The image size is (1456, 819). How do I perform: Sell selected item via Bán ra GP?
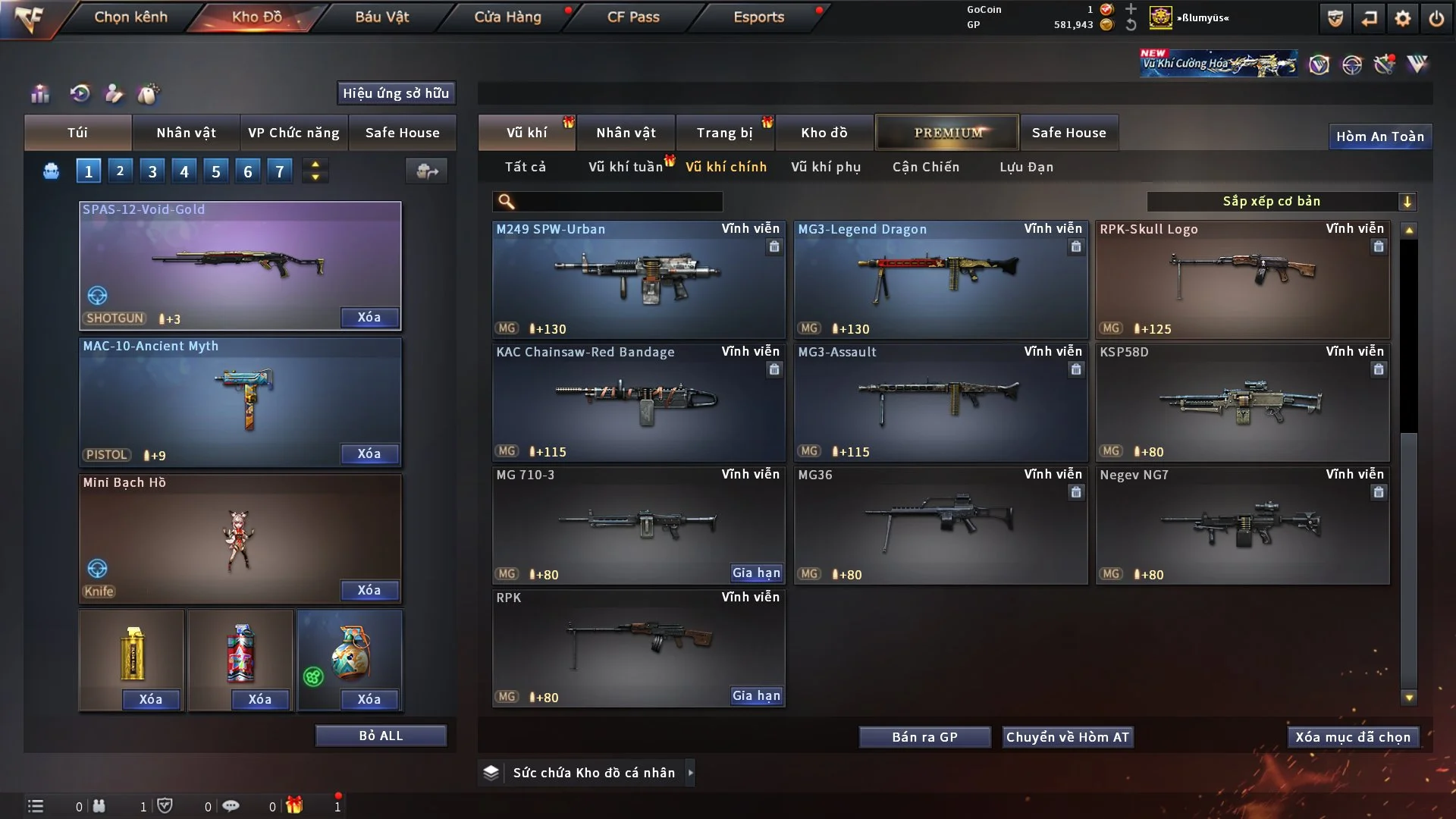(924, 737)
